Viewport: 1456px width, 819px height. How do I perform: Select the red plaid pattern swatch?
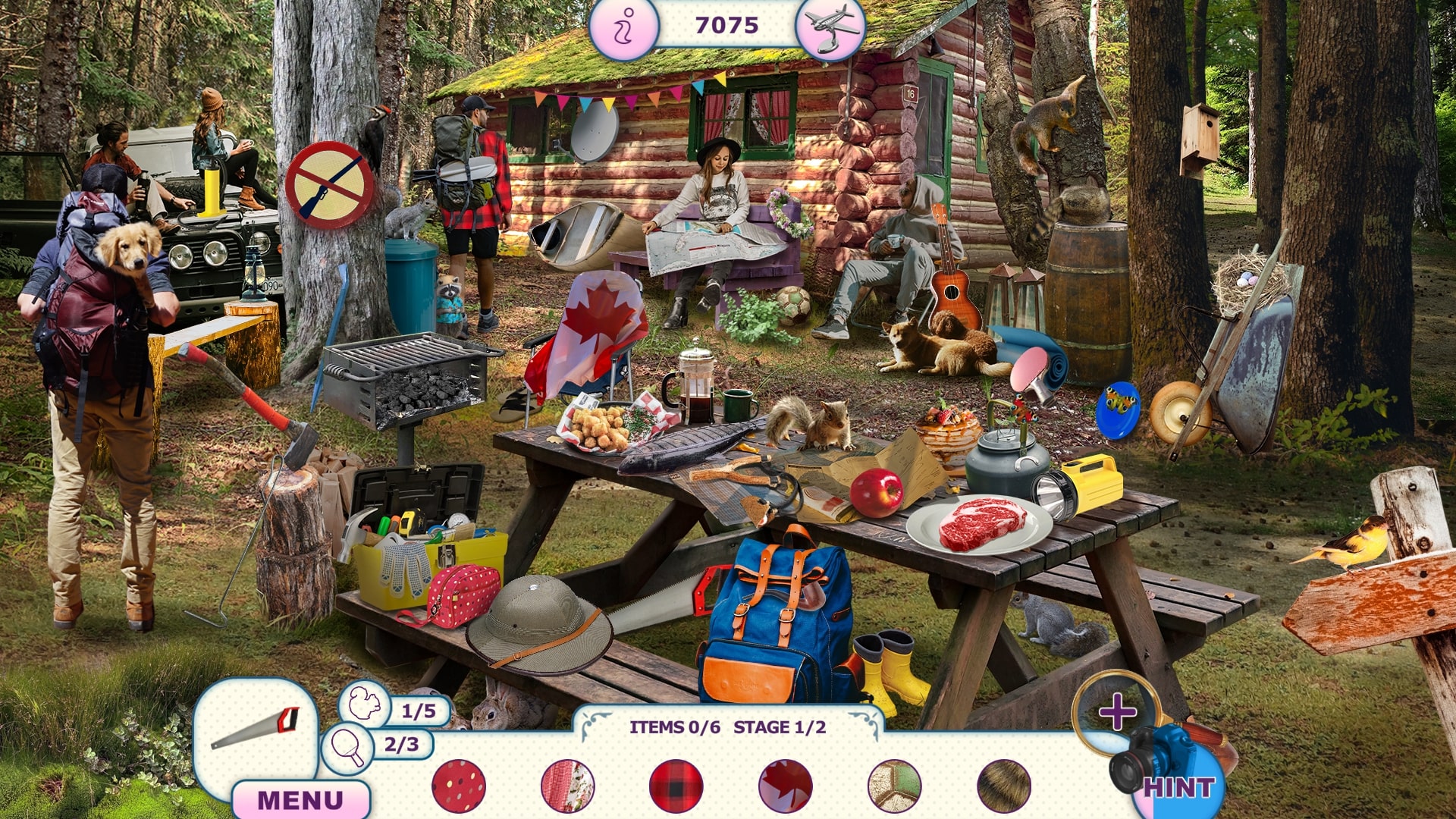pyautogui.click(x=676, y=786)
